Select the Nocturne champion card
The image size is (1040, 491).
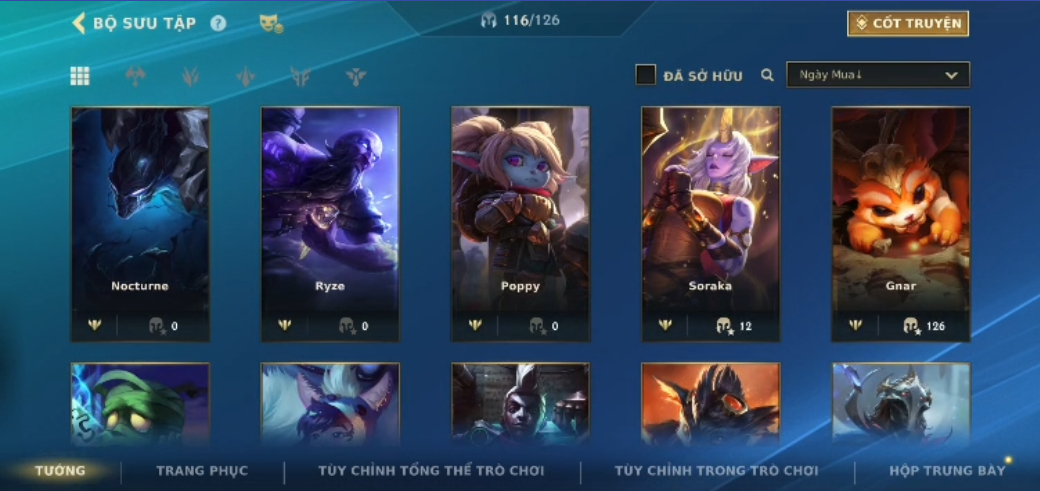(140, 223)
